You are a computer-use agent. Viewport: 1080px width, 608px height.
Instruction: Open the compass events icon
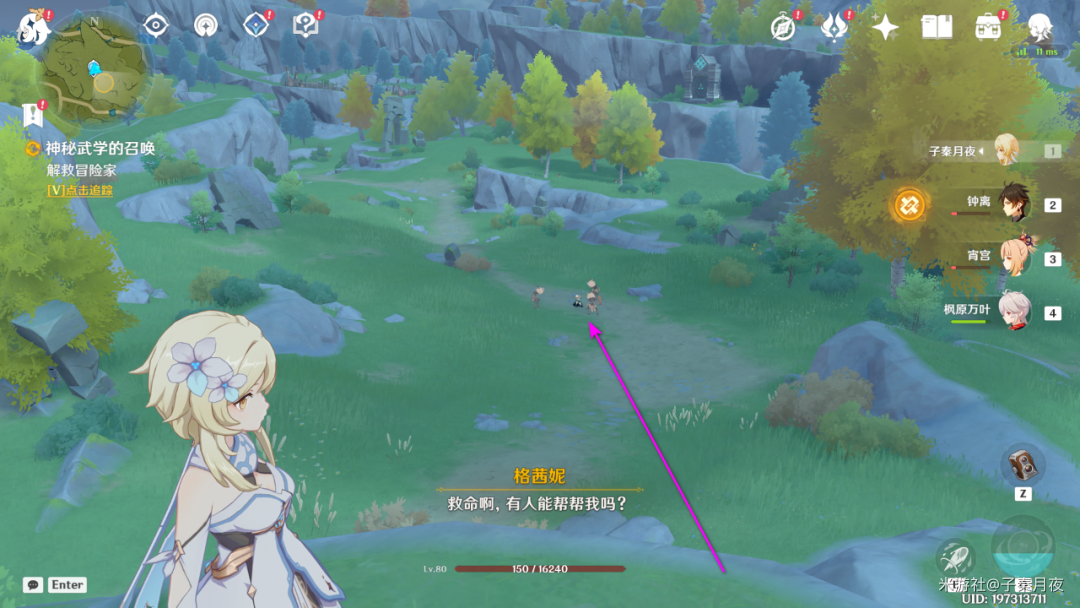point(783,27)
